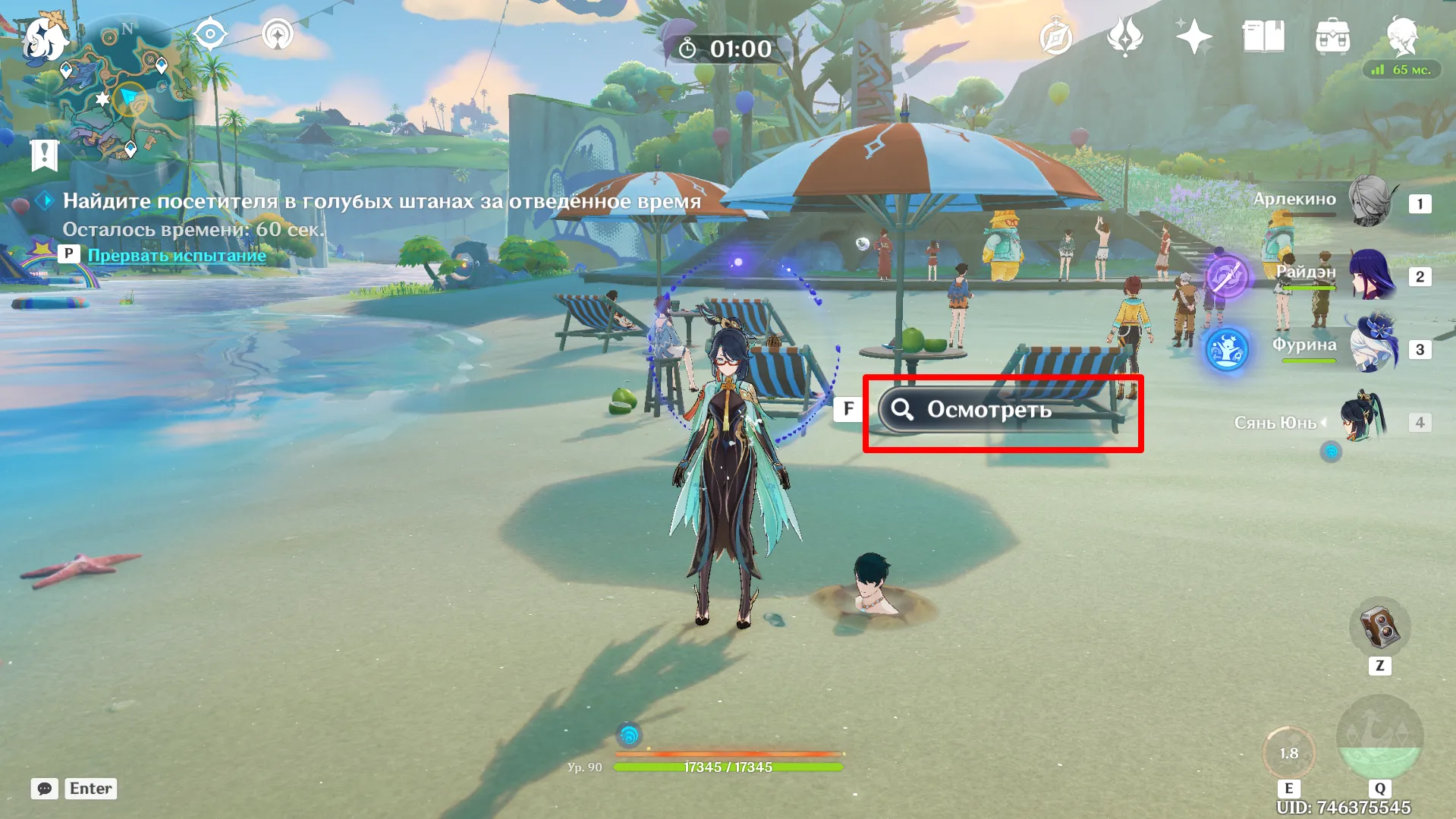Viewport: 1456px width, 819px height.
Task: Use the camera gadget icon
Action: tap(1379, 627)
